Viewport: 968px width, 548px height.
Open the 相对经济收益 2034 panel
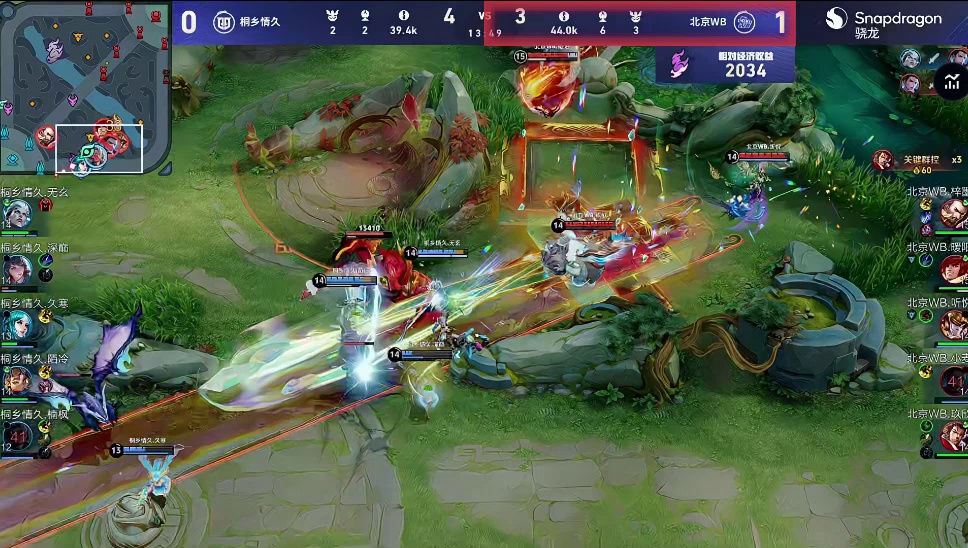(725, 65)
